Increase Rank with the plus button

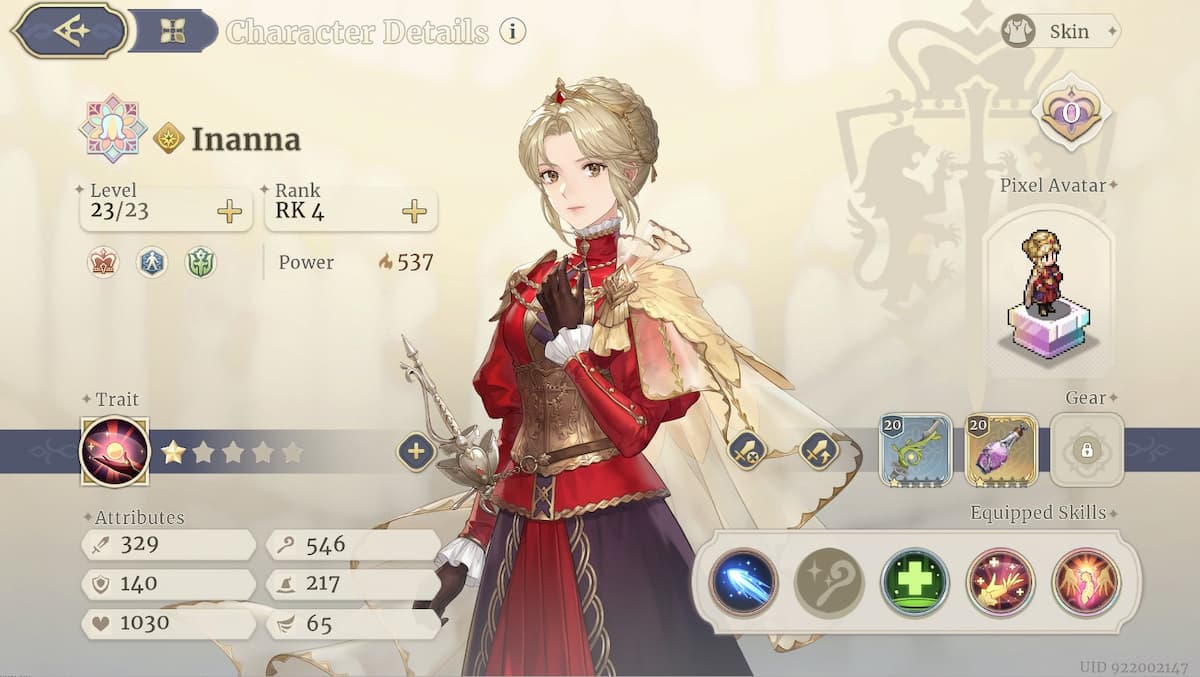[414, 211]
